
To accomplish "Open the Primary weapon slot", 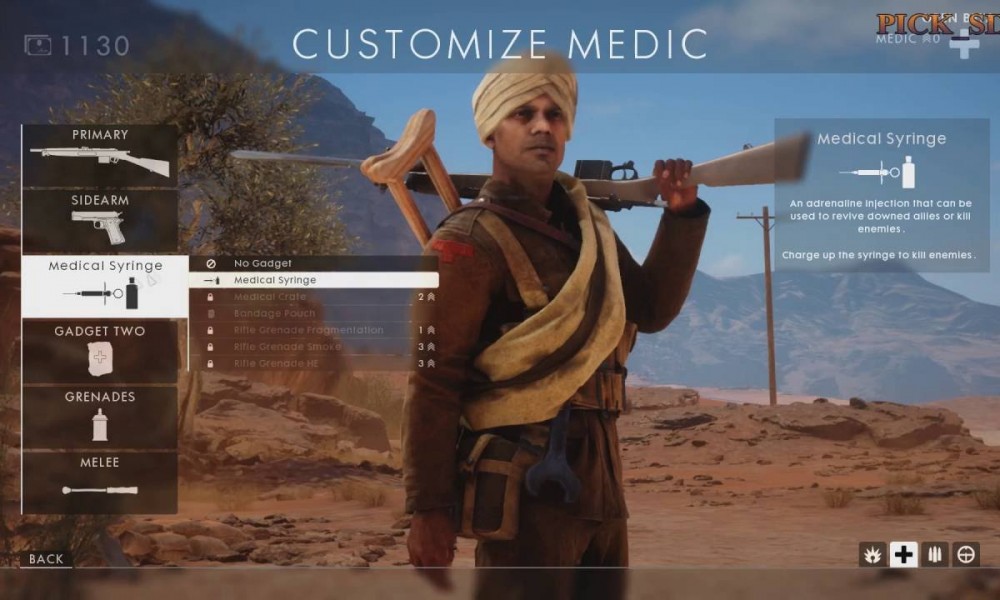I will coord(100,155).
